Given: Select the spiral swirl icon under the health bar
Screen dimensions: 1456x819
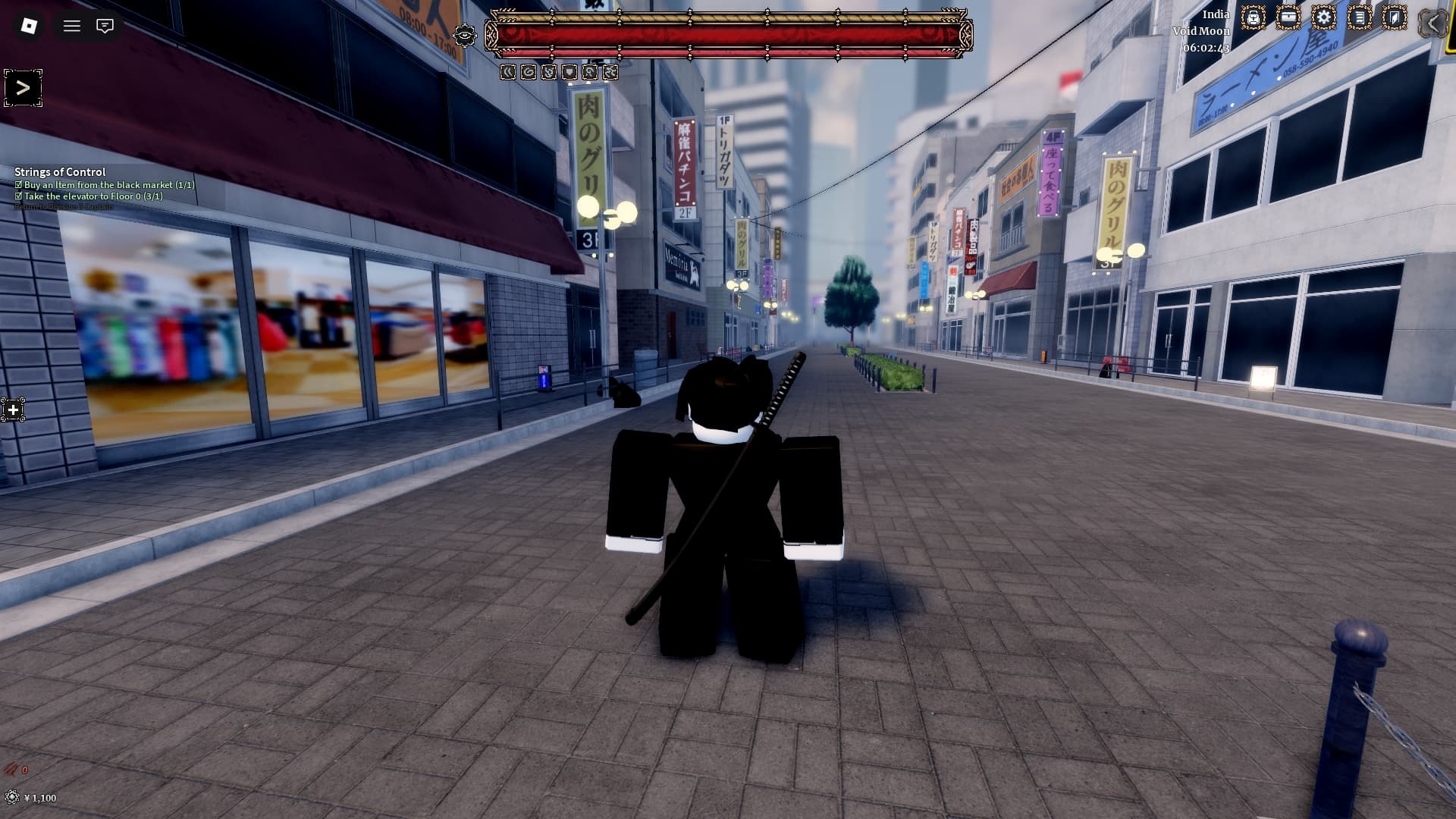Looking at the screenshot, I should 529,72.
